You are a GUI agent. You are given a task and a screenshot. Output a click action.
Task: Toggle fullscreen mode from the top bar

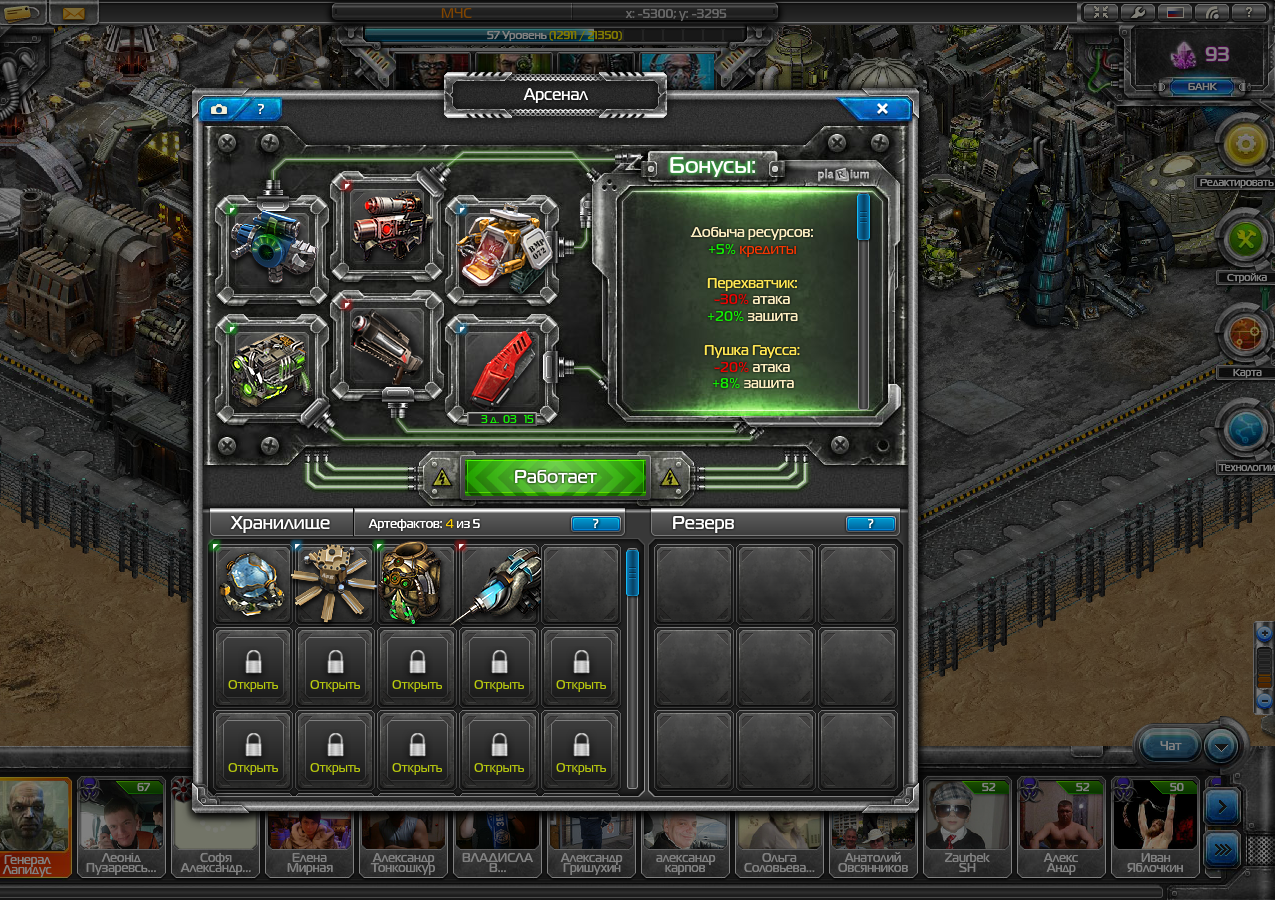tap(1100, 13)
